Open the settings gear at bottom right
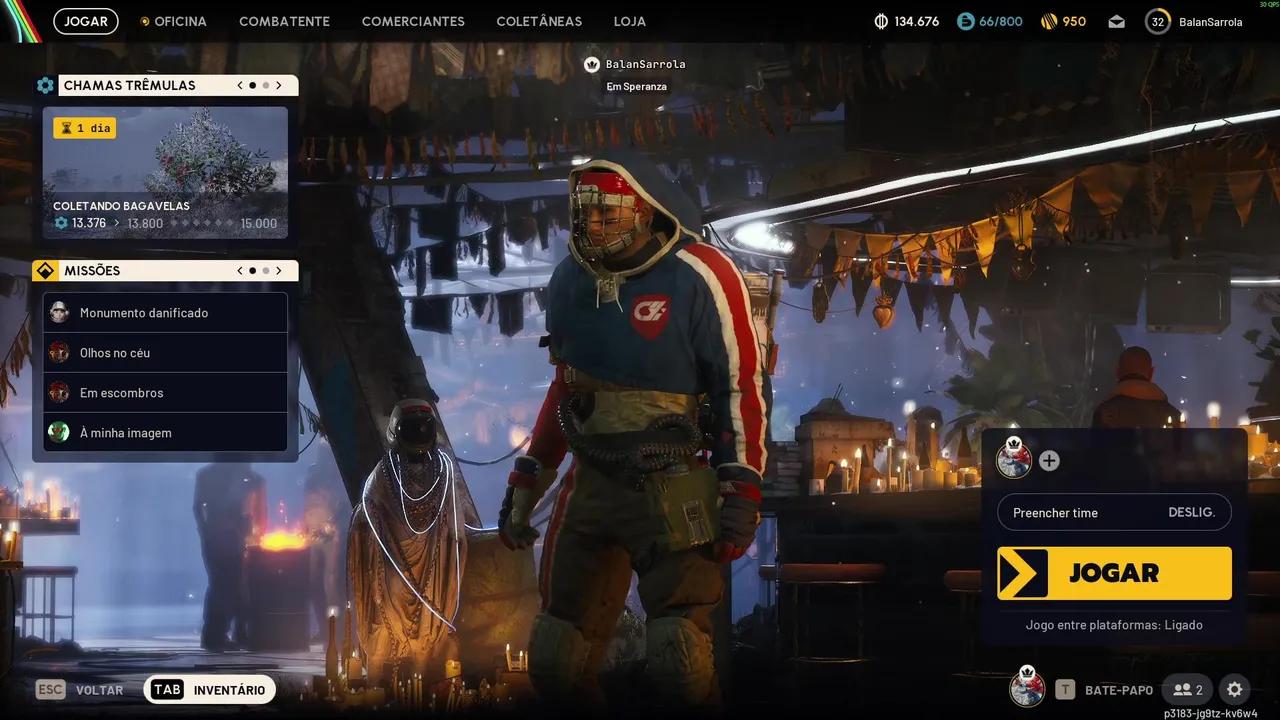The width and height of the screenshot is (1280, 720). pyautogui.click(x=1234, y=689)
